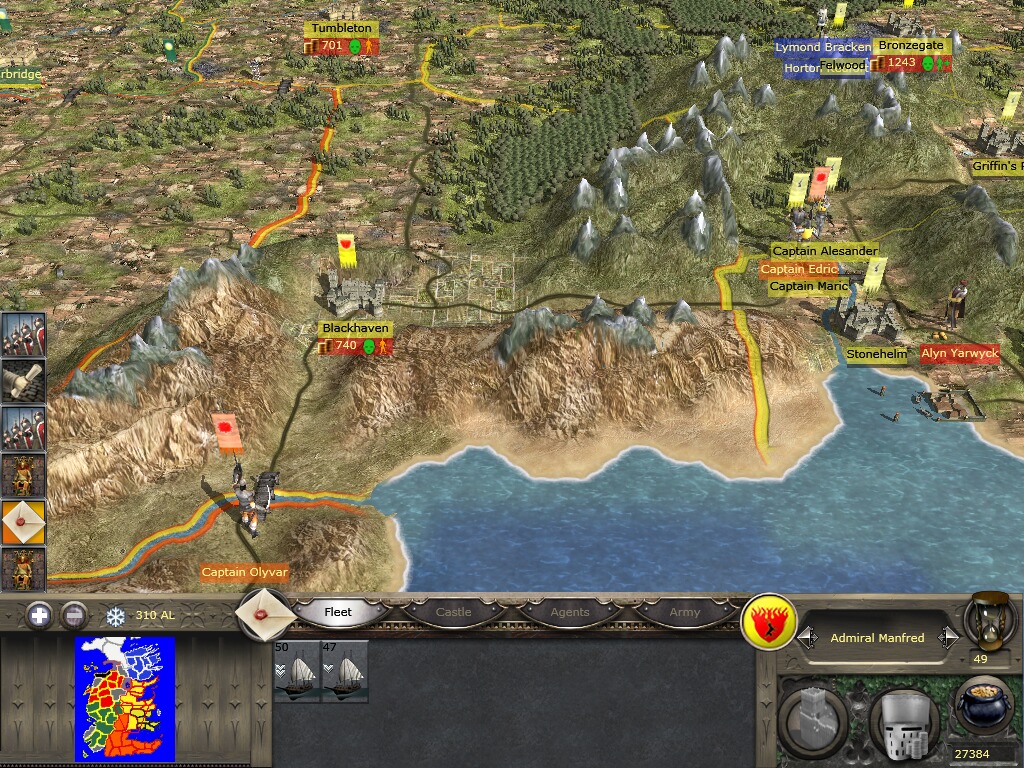The height and width of the screenshot is (768, 1024).
Task: Open the orange envelope message notification
Action: [x=23, y=522]
